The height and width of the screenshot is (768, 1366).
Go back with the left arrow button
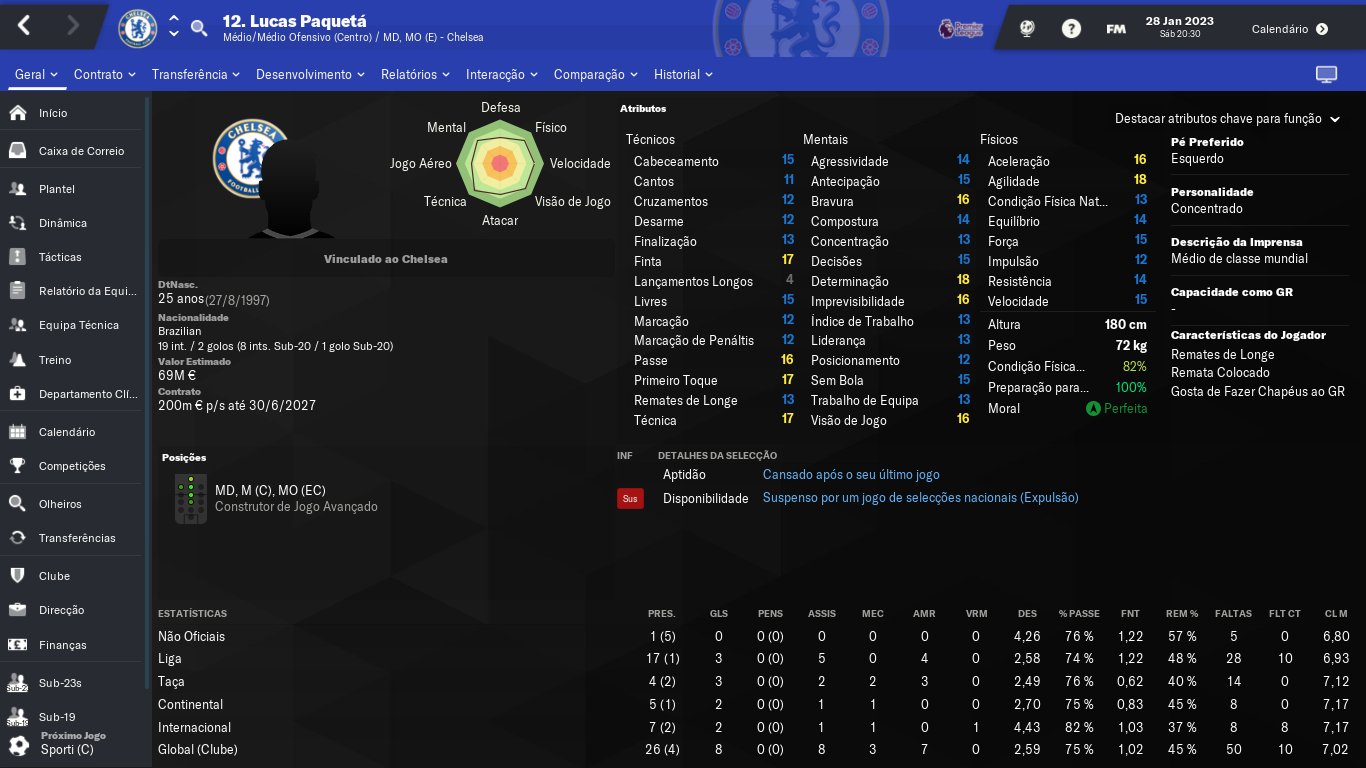click(x=24, y=26)
